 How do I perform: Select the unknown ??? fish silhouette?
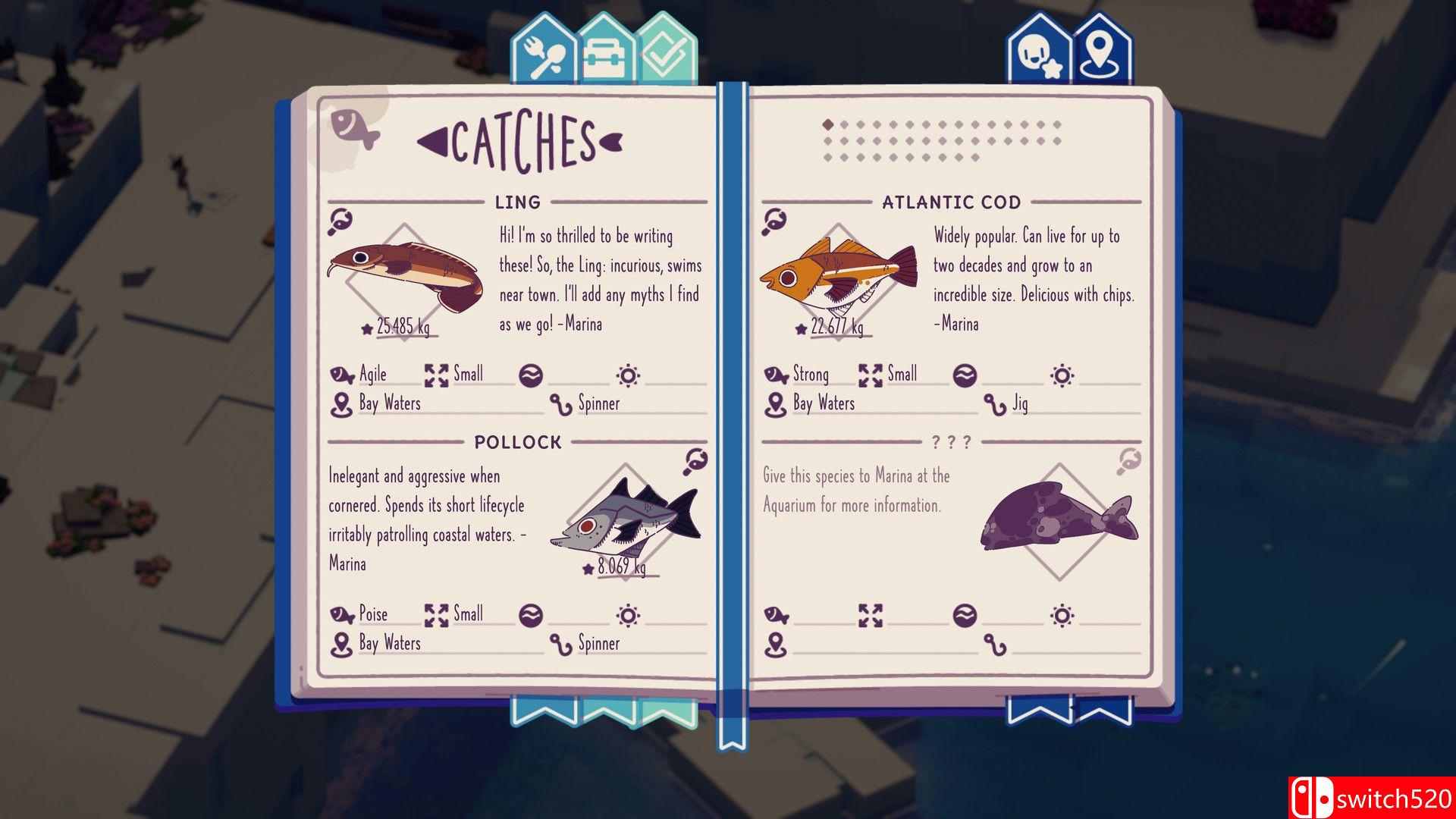pos(1059,516)
